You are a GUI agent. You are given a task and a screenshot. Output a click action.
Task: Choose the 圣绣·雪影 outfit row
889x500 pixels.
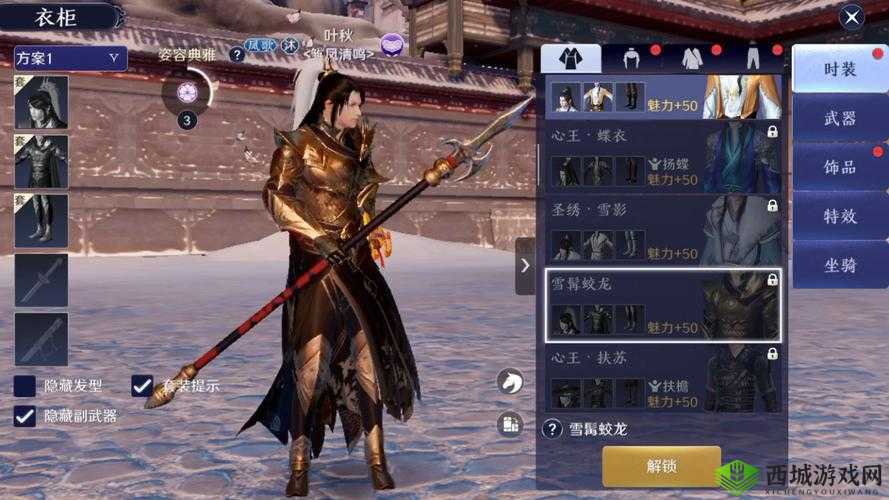click(660, 230)
